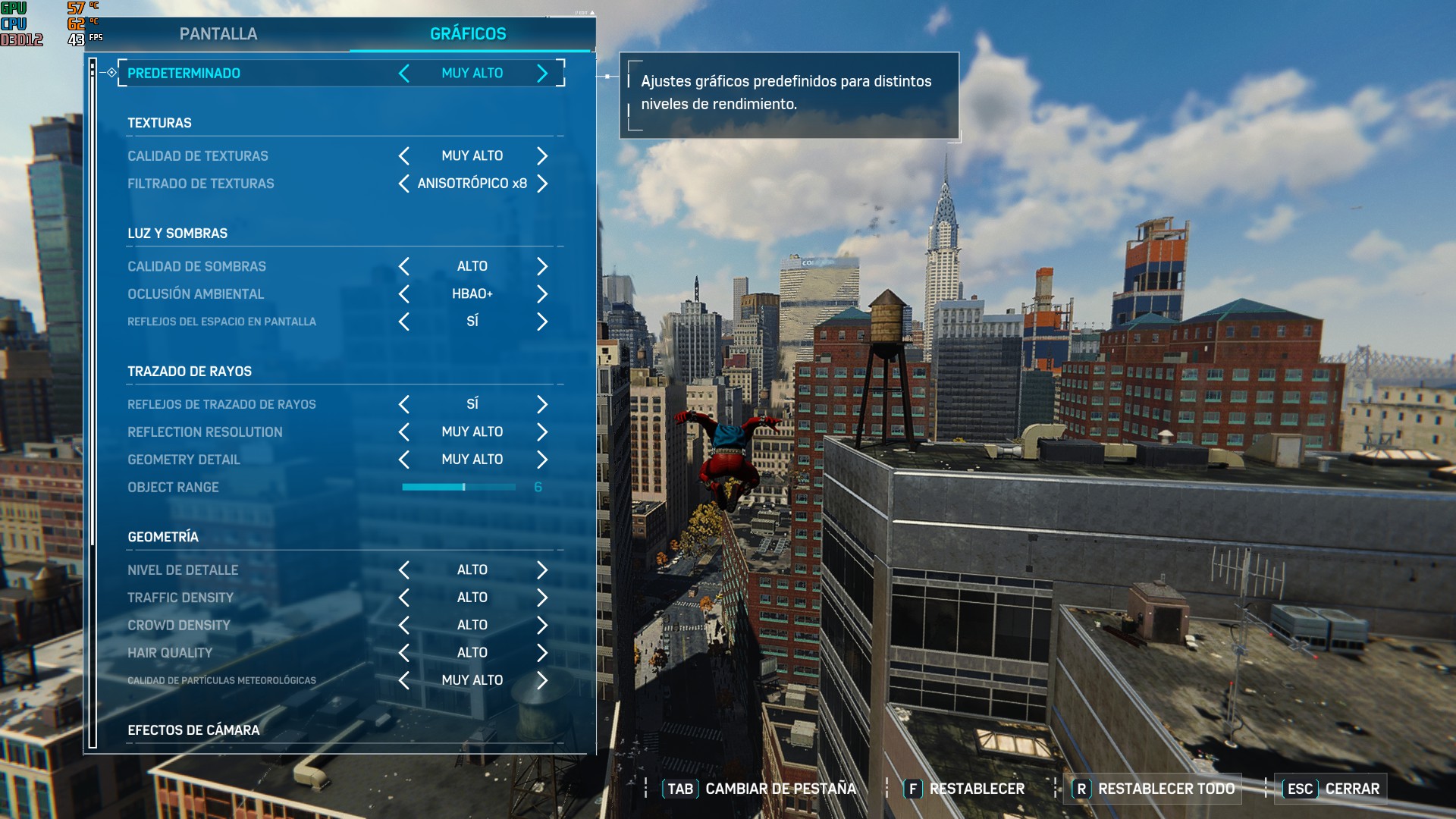Raise GEOMETRY DETAIL to next level
The height and width of the screenshot is (819, 1456).
point(541,459)
